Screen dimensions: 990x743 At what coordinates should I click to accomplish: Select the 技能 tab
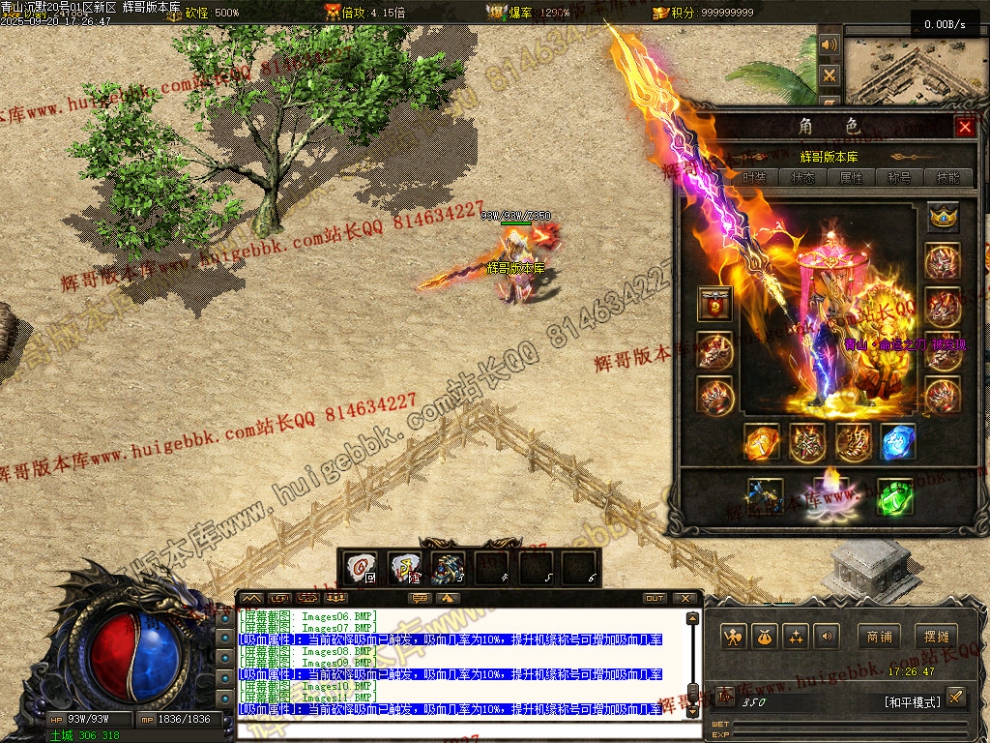[947, 177]
